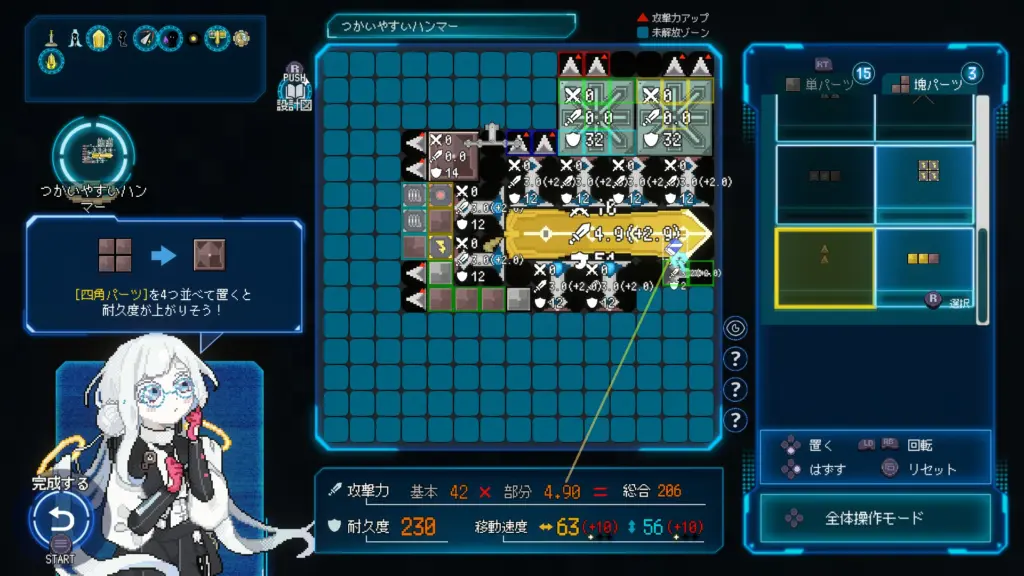The height and width of the screenshot is (576, 1024).
Task: Select the yellow lightning tile on the grid
Action: click(x=439, y=246)
